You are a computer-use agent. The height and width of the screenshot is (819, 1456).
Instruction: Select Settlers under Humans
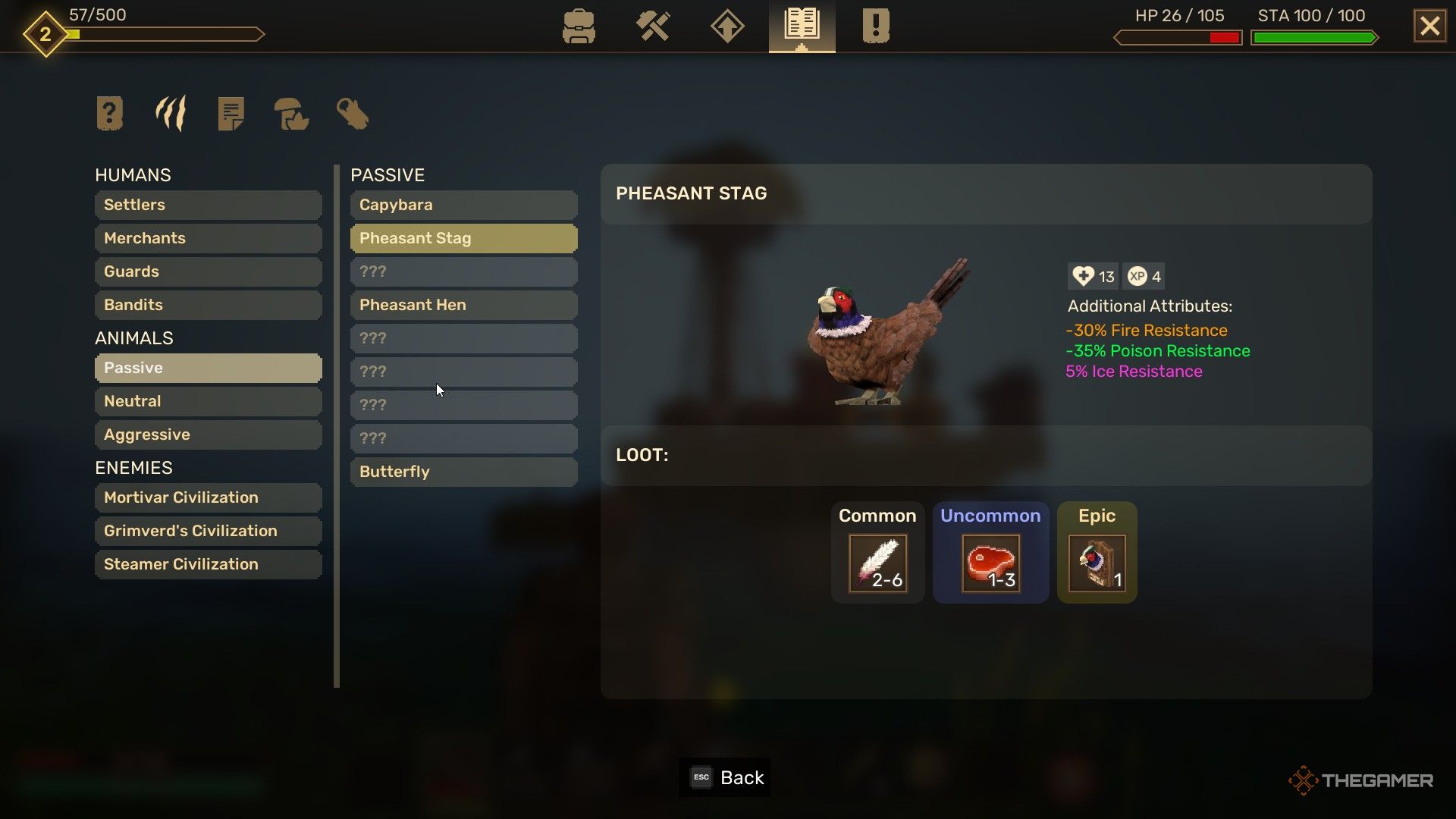pos(208,205)
